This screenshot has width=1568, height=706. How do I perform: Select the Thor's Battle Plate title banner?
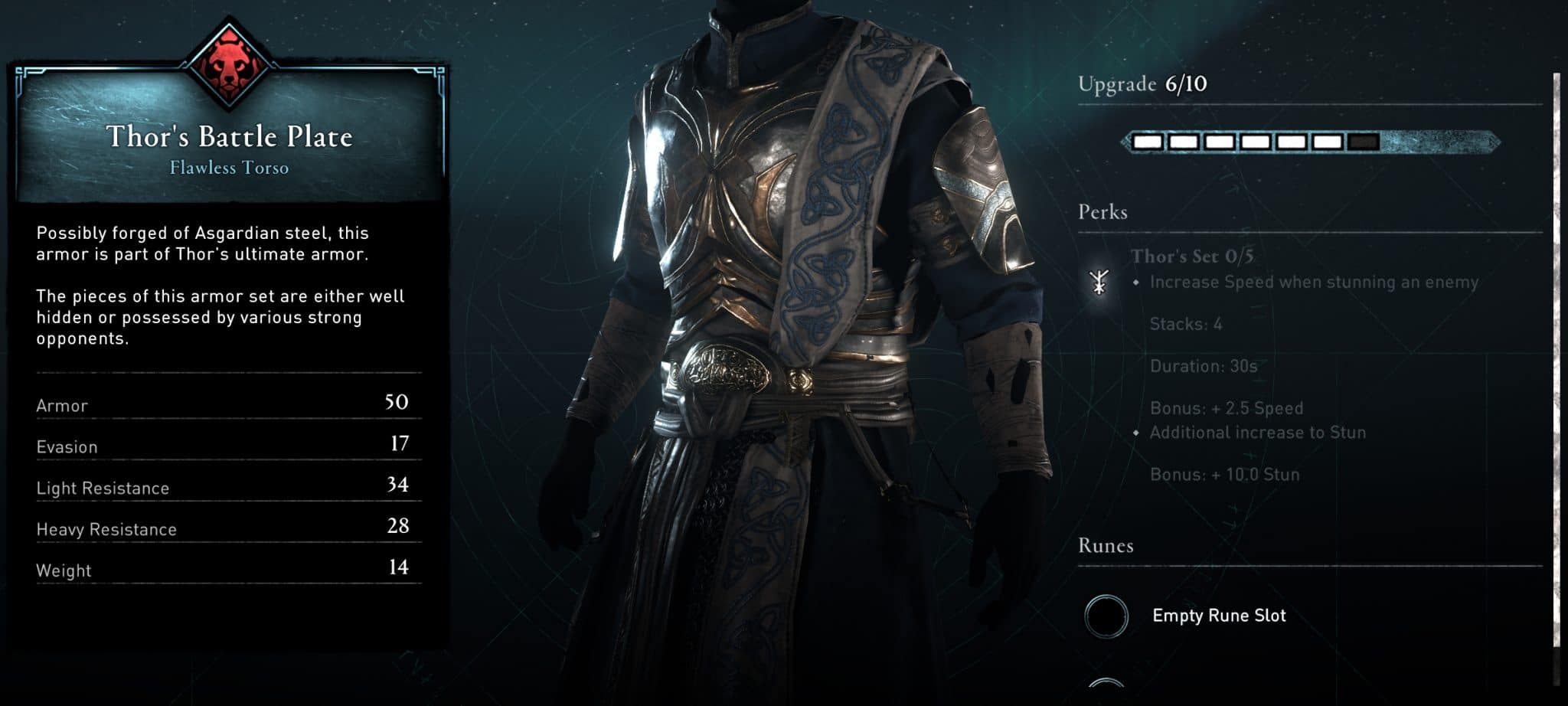[x=230, y=137]
